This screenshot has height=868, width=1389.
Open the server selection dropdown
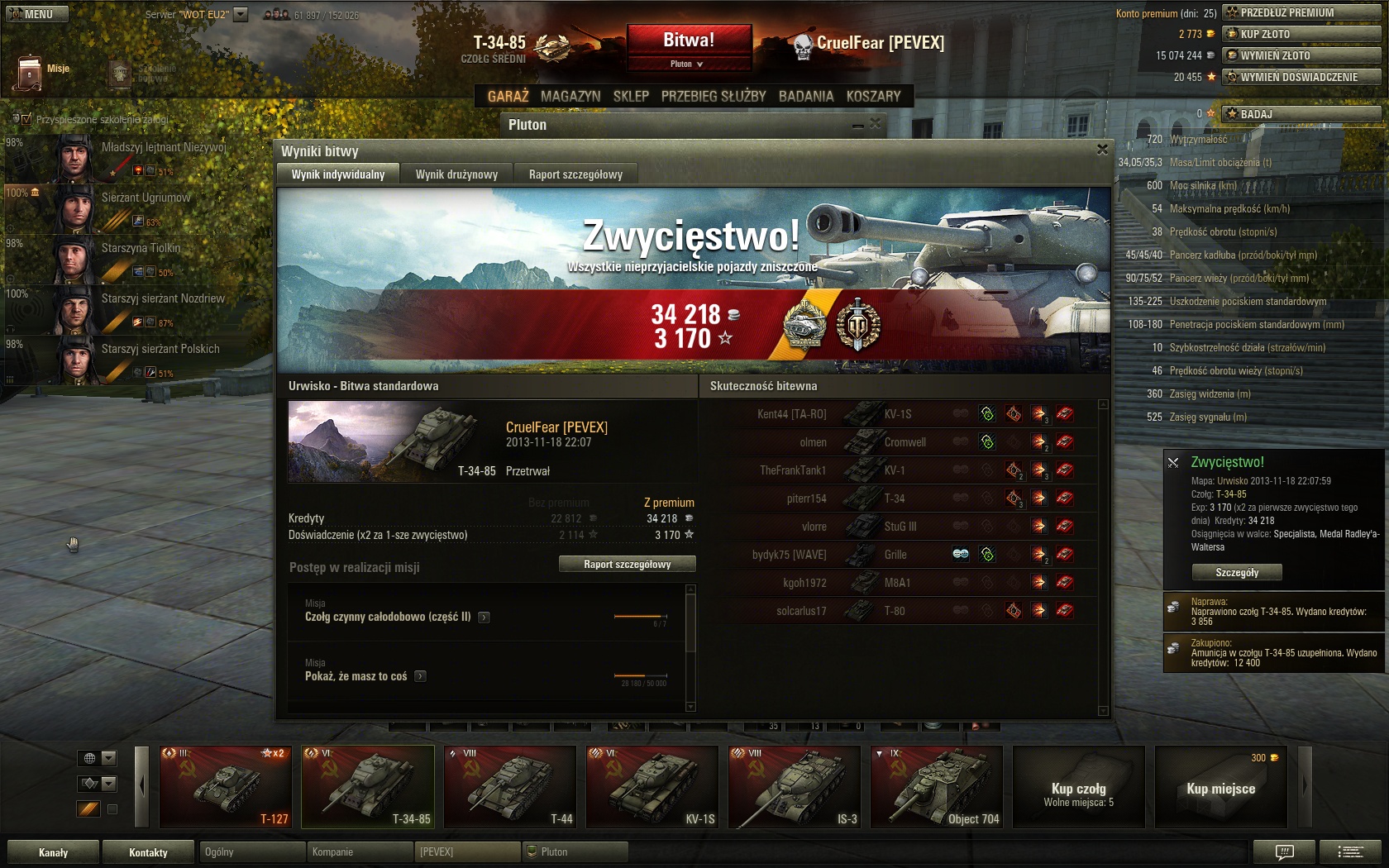coord(241,14)
